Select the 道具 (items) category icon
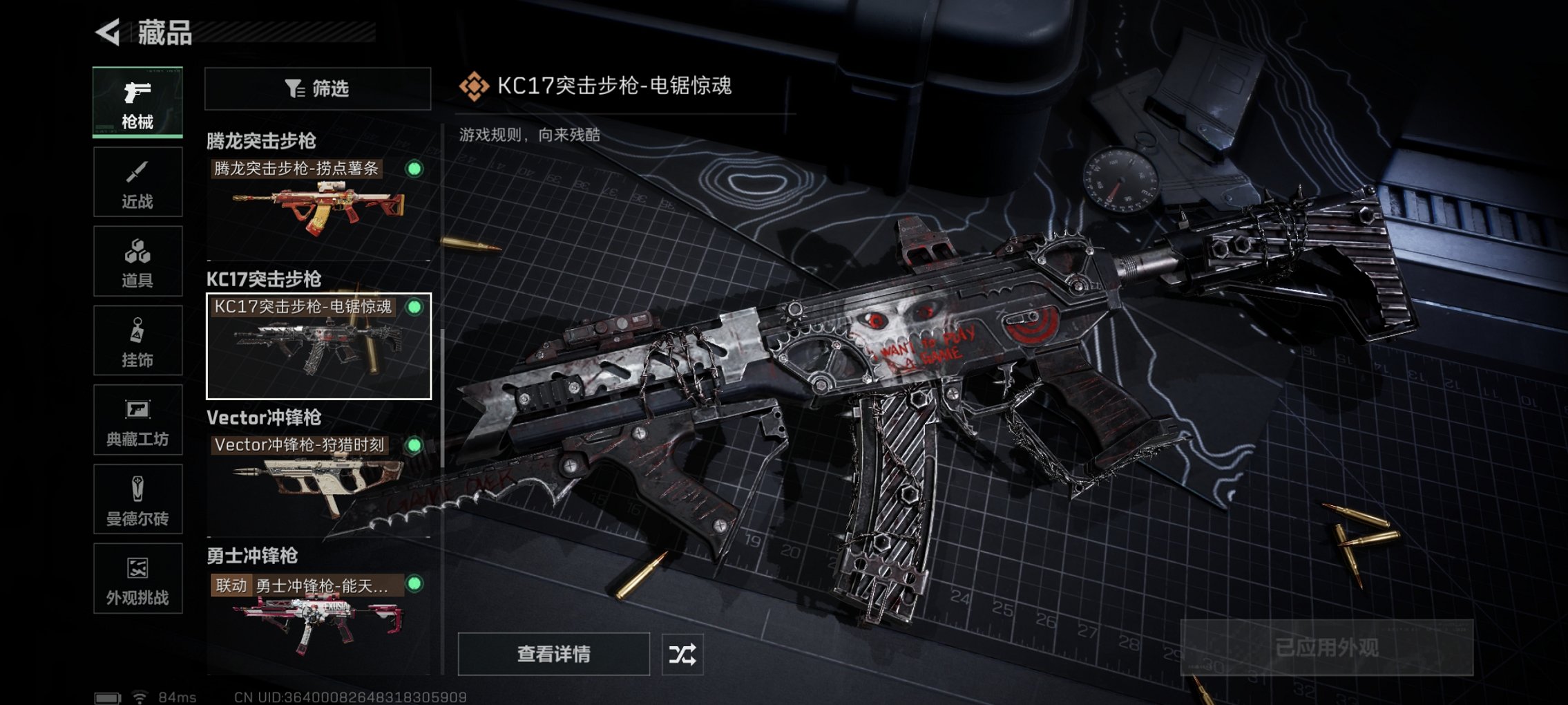Viewport: 1568px width, 705px height. point(137,261)
